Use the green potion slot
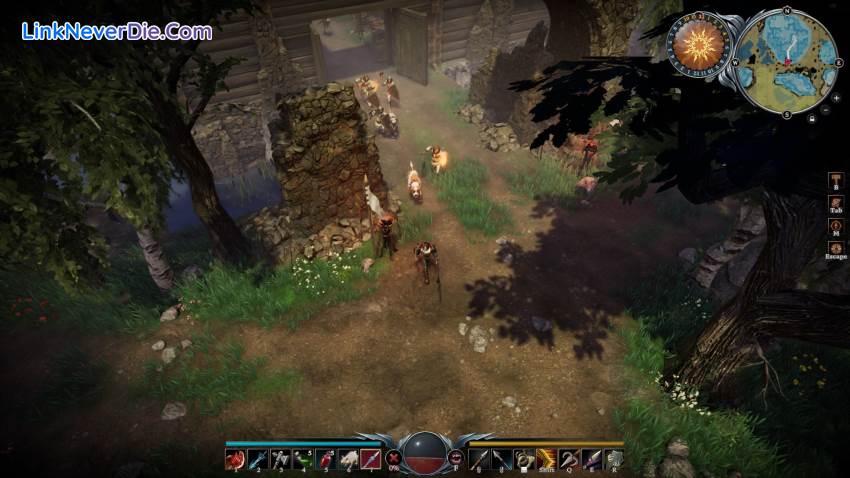Screen dimensions: 850x478 coord(301,459)
